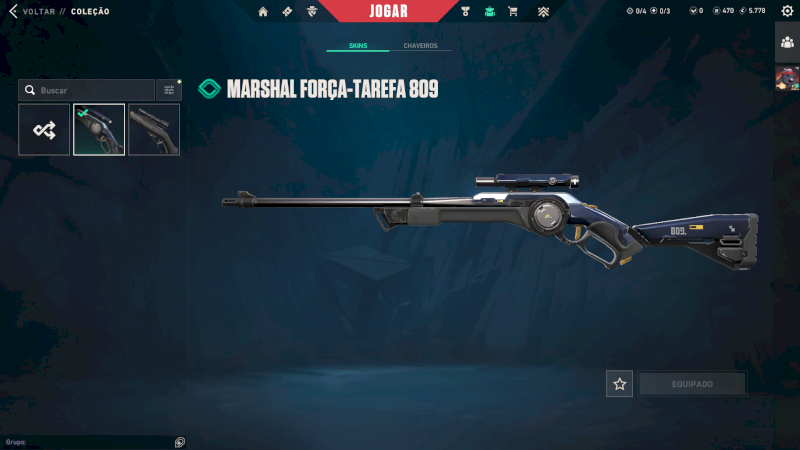Select the default Marshal skin thumbnail
Viewport: 800px width, 450px height.
click(154, 130)
